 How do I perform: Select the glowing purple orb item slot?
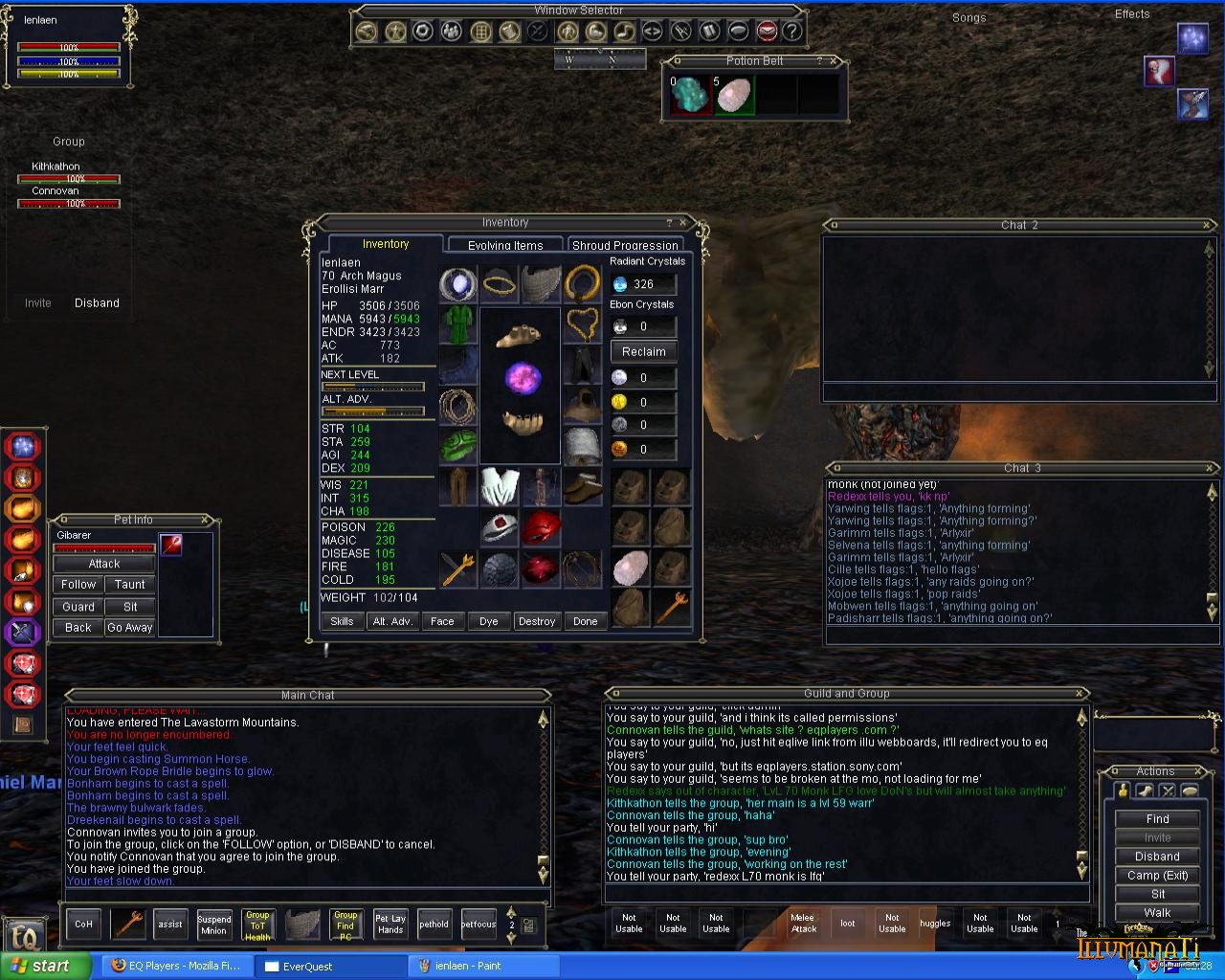click(523, 379)
